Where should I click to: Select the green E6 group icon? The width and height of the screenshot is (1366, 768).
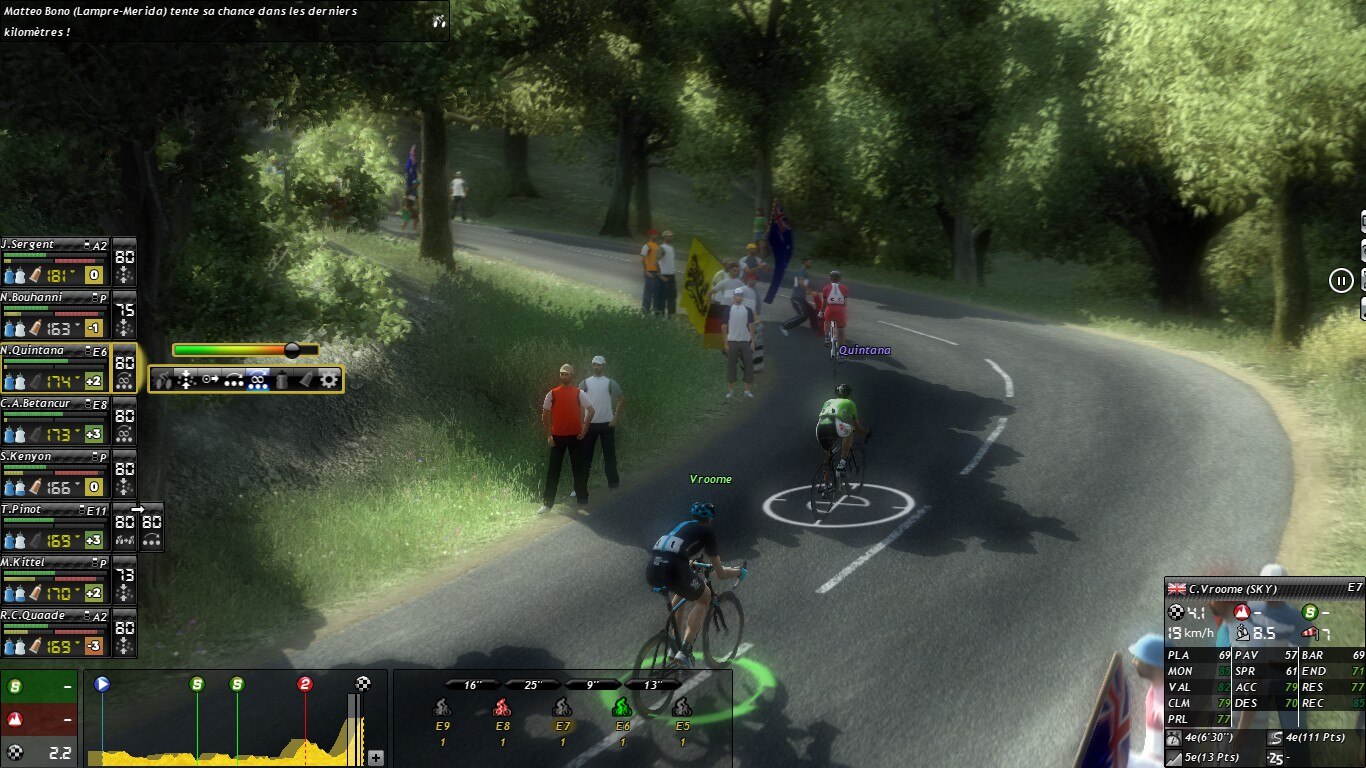click(622, 708)
